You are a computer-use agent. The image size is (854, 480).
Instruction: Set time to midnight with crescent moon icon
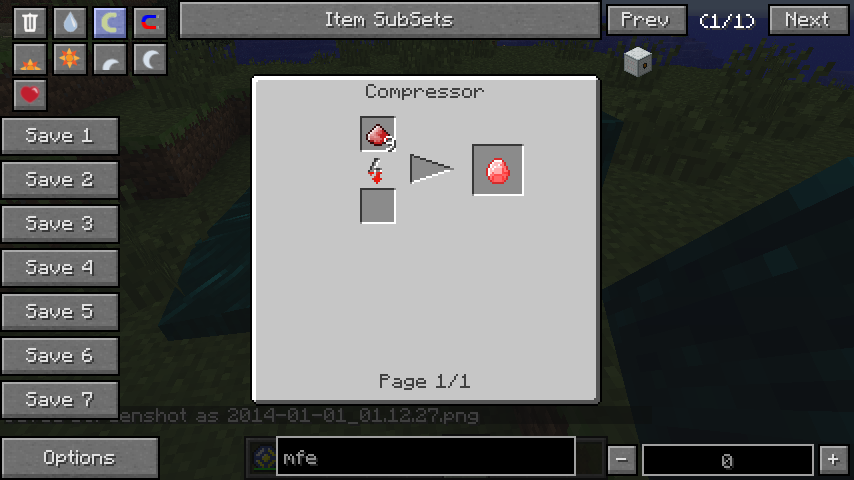tap(150, 60)
